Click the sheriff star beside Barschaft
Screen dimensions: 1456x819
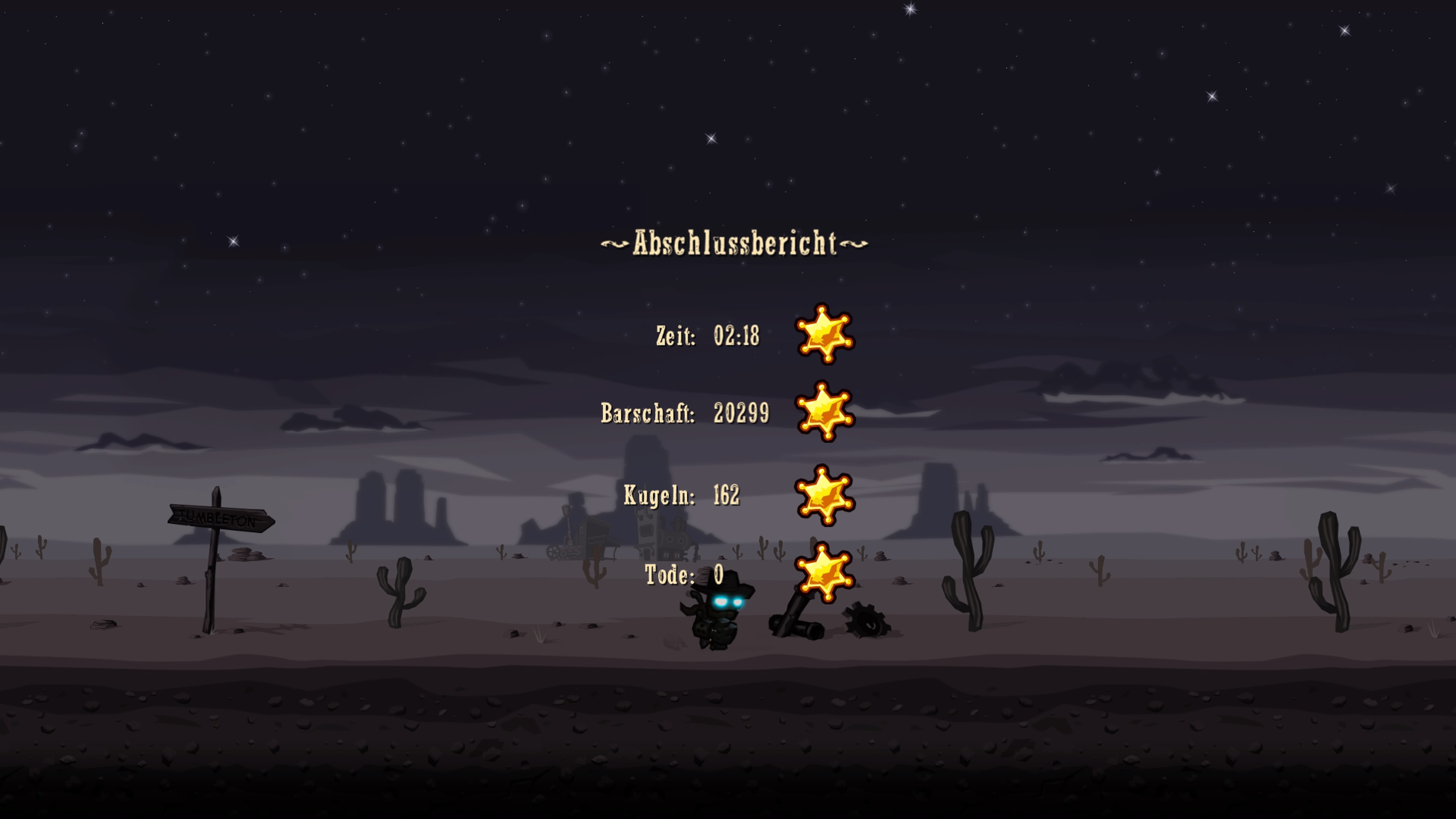tap(824, 413)
